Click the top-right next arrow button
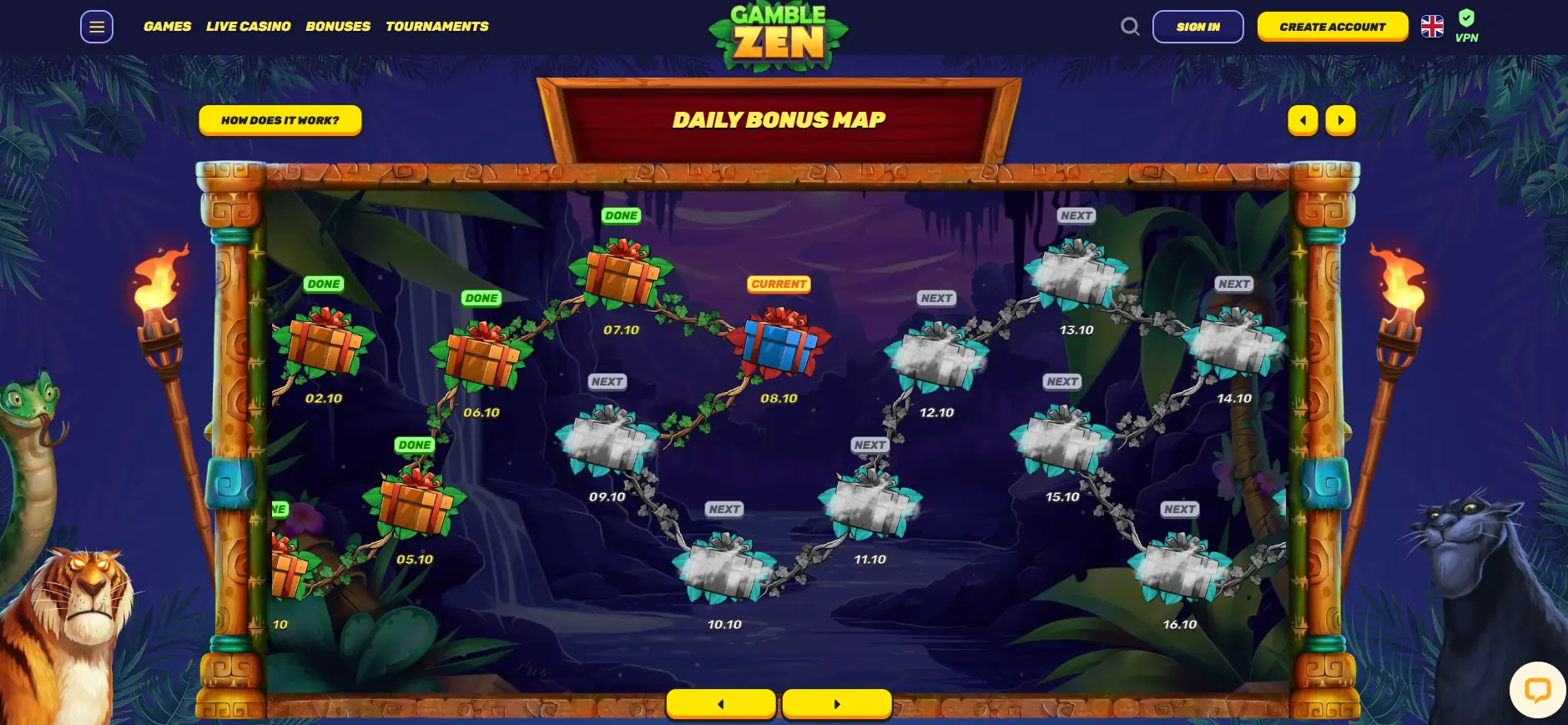Image resolution: width=1568 pixels, height=725 pixels. 1340,120
